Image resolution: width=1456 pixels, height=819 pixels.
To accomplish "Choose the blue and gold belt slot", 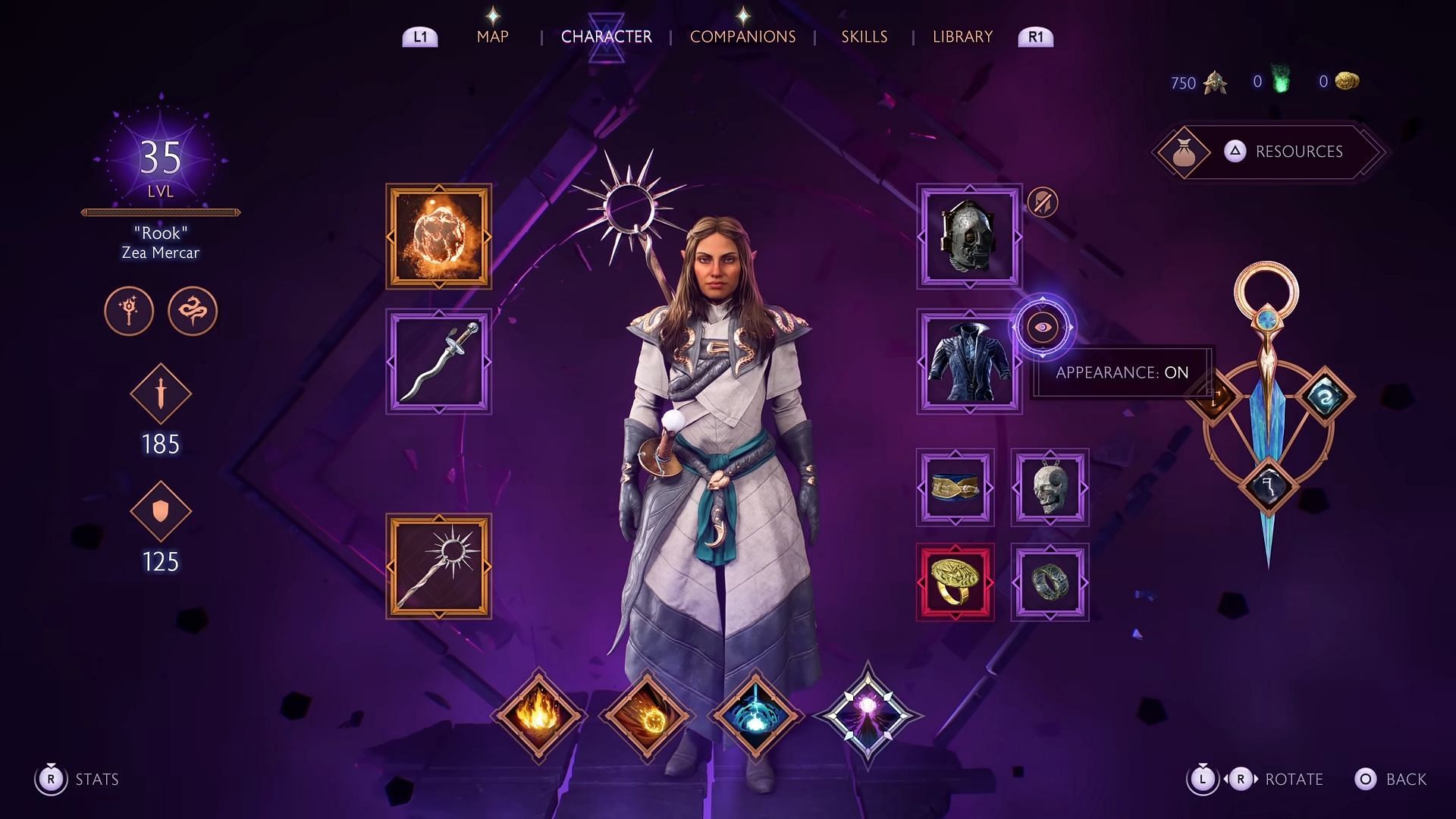I will (x=955, y=488).
